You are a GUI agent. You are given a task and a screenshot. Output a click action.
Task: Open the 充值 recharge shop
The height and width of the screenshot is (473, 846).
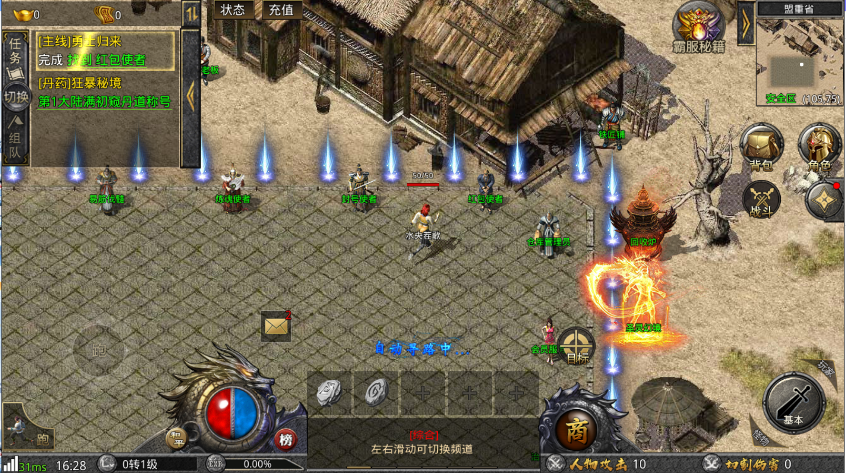[281, 10]
